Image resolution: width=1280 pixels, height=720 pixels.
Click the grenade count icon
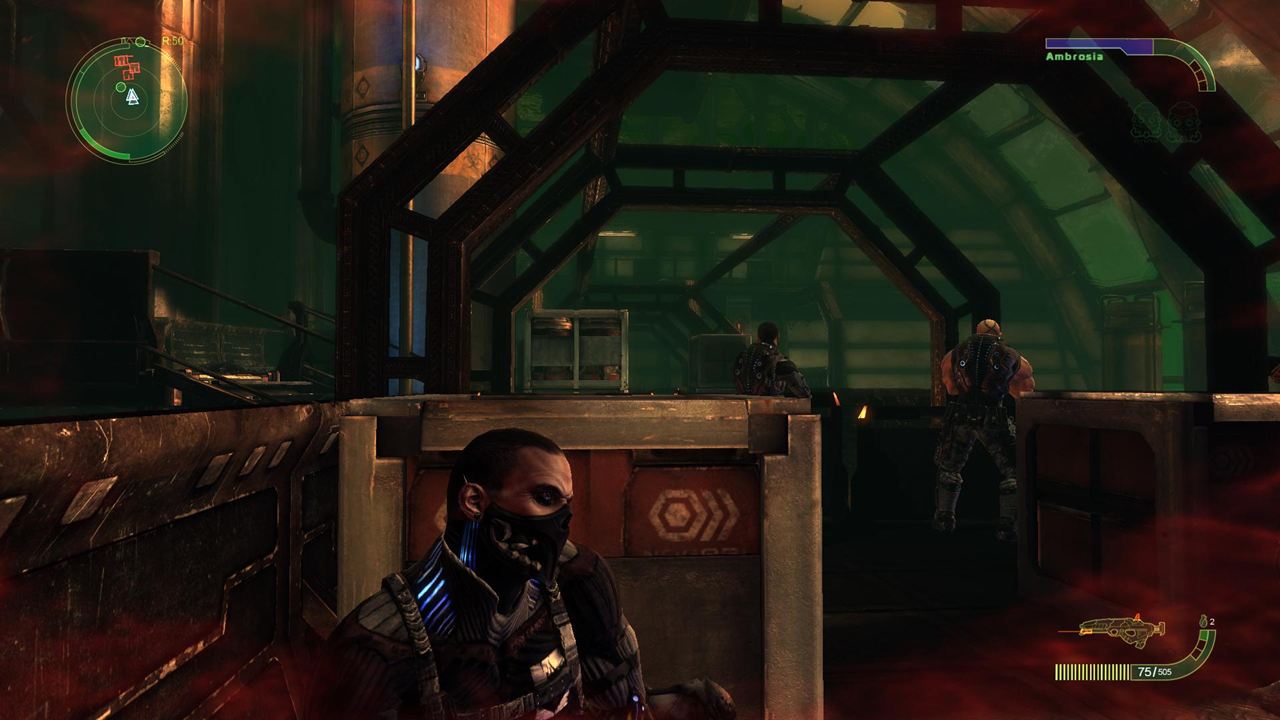[x=1201, y=623]
